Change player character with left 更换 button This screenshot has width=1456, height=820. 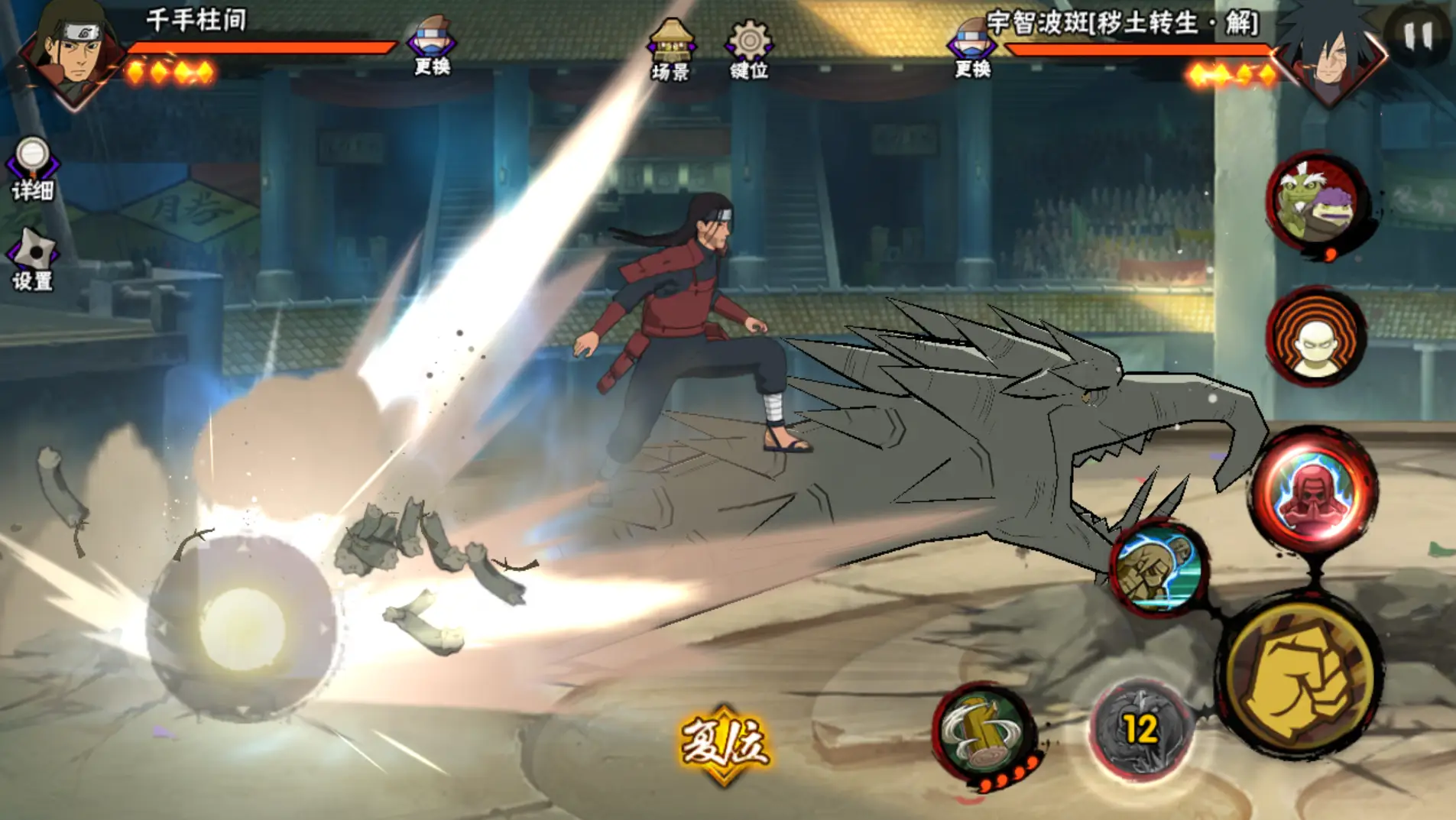[432, 46]
